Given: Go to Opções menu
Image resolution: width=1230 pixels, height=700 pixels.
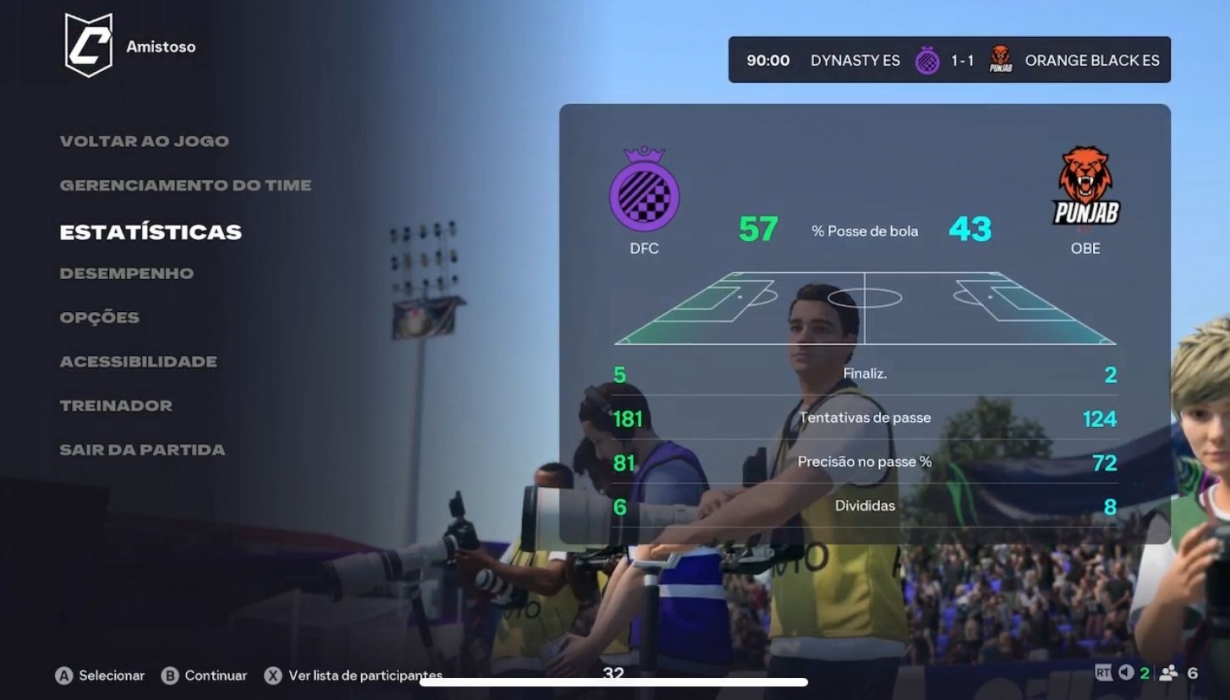Looking at the screenshot, I should [x=100, y=317].
